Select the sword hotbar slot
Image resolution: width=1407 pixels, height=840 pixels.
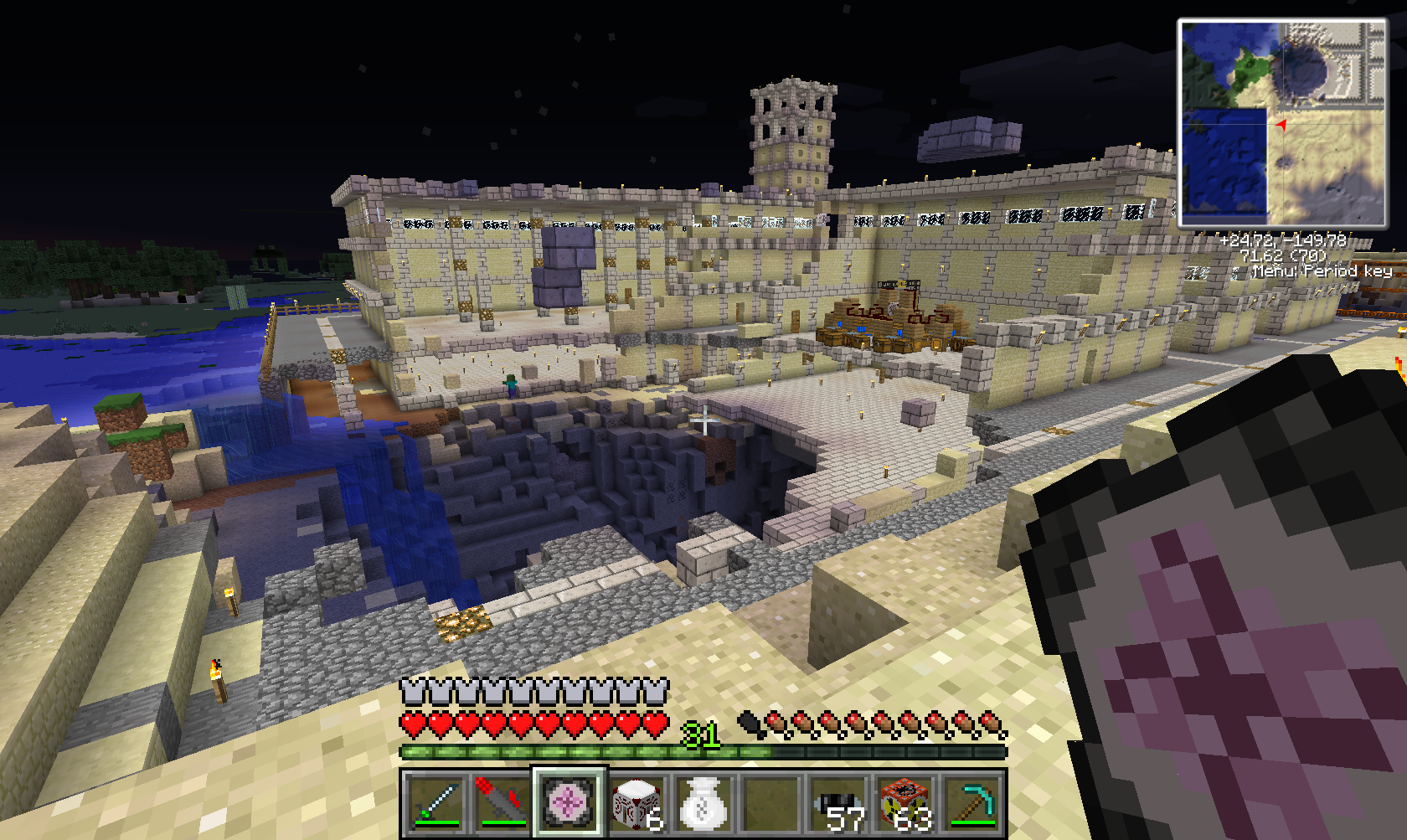pos(435,803)
